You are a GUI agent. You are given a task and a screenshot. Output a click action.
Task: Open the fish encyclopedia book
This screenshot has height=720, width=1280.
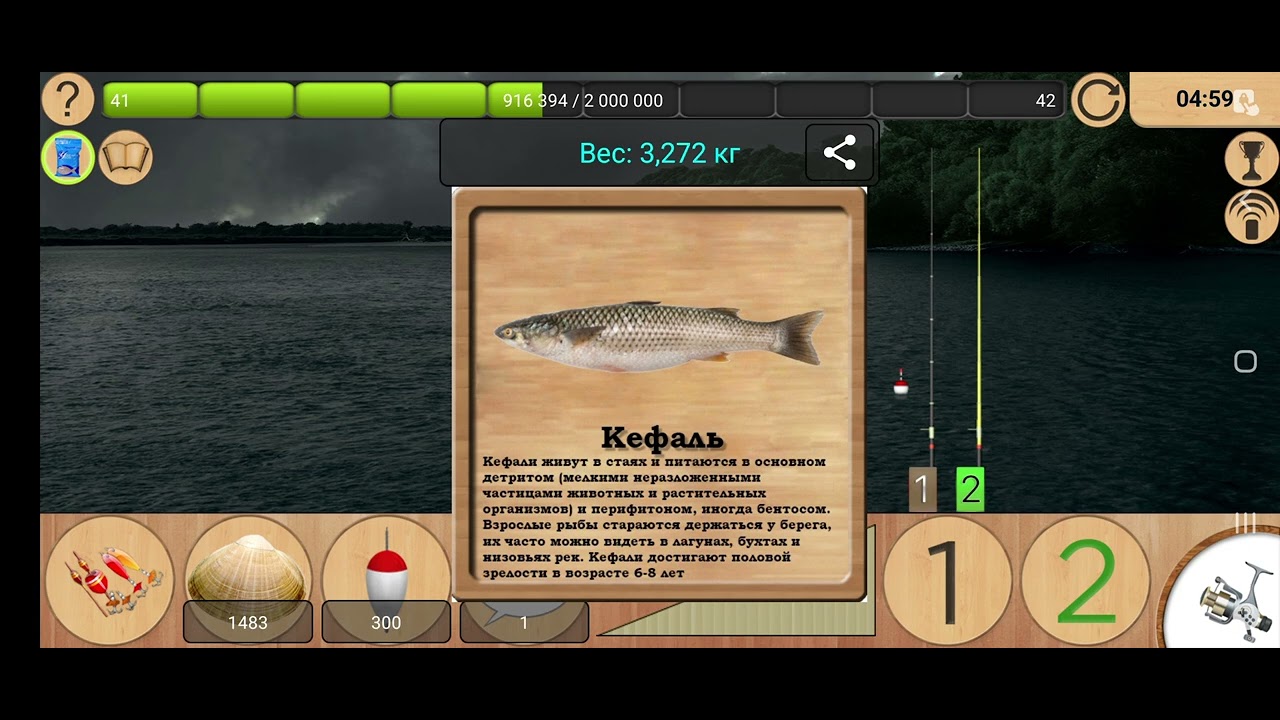tap(126, 158)
